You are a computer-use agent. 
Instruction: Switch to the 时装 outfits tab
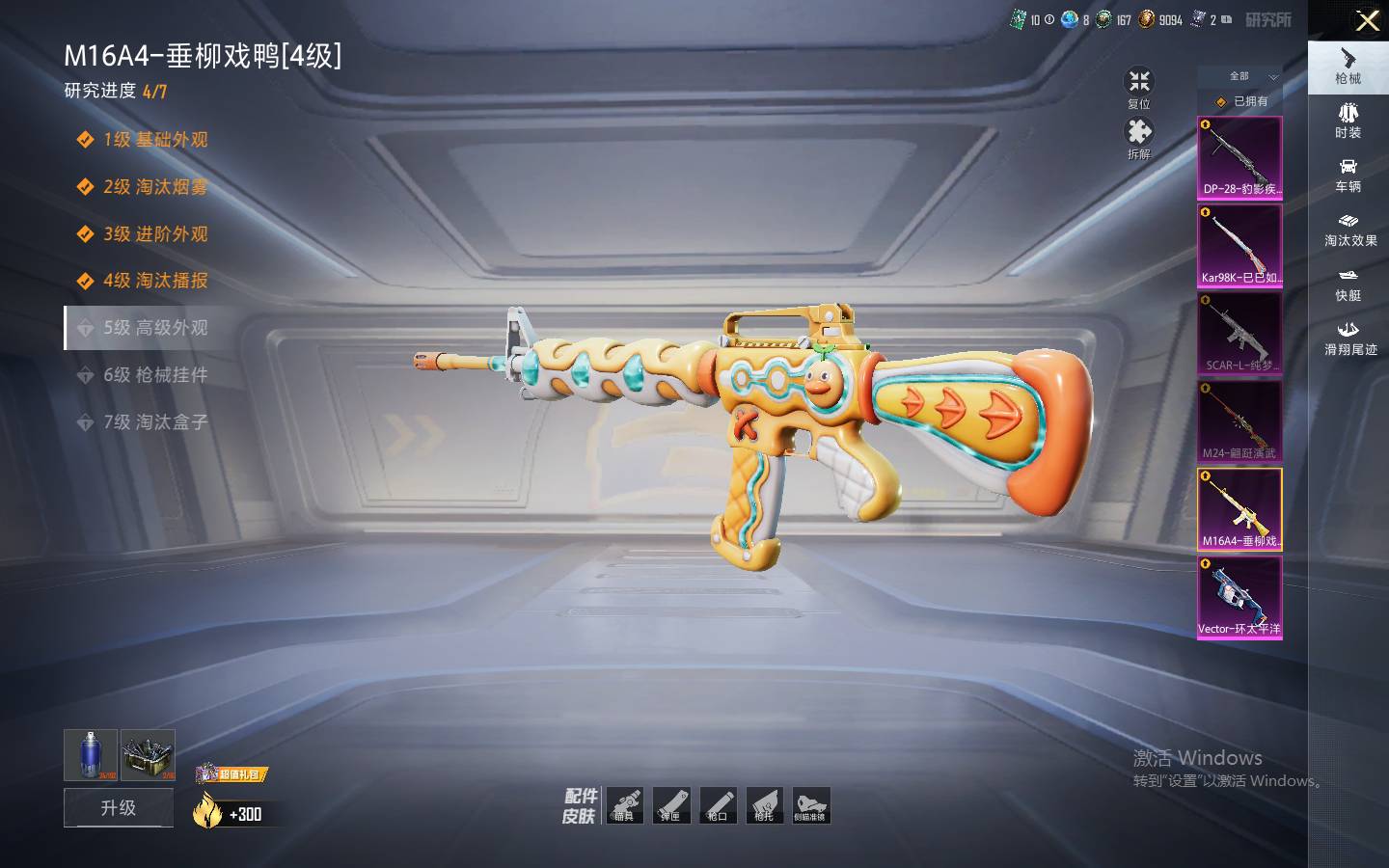tap(1348, 121)
